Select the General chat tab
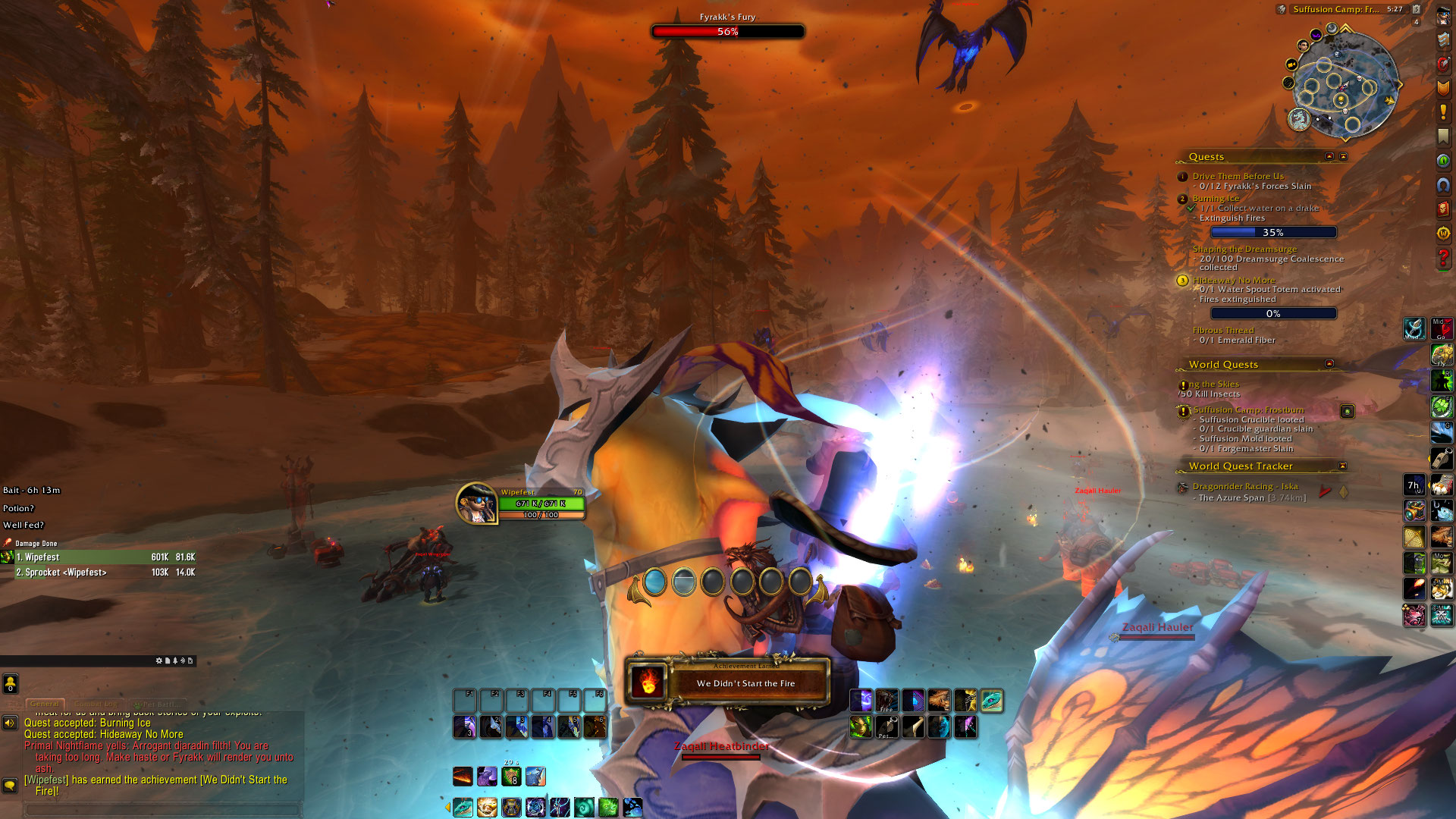This screenshot has height=819, width=1456. [45, 704]
